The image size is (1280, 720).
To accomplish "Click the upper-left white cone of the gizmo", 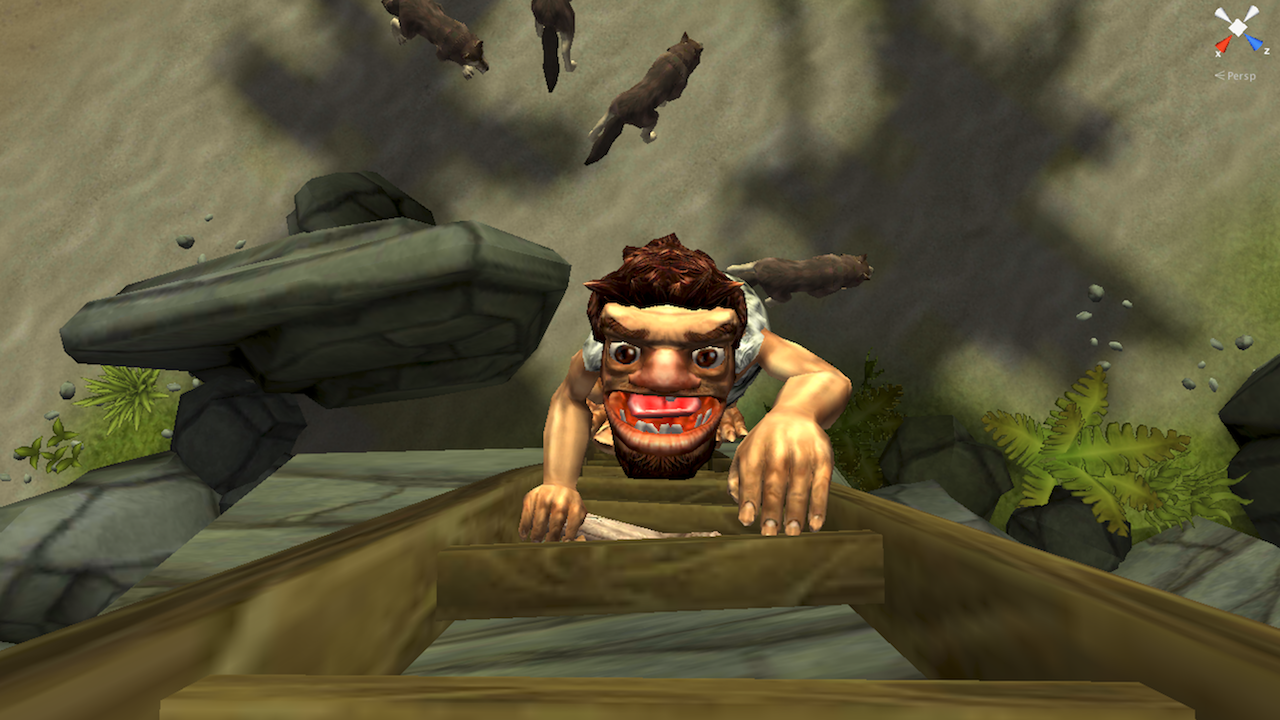I will [1221, 13].
